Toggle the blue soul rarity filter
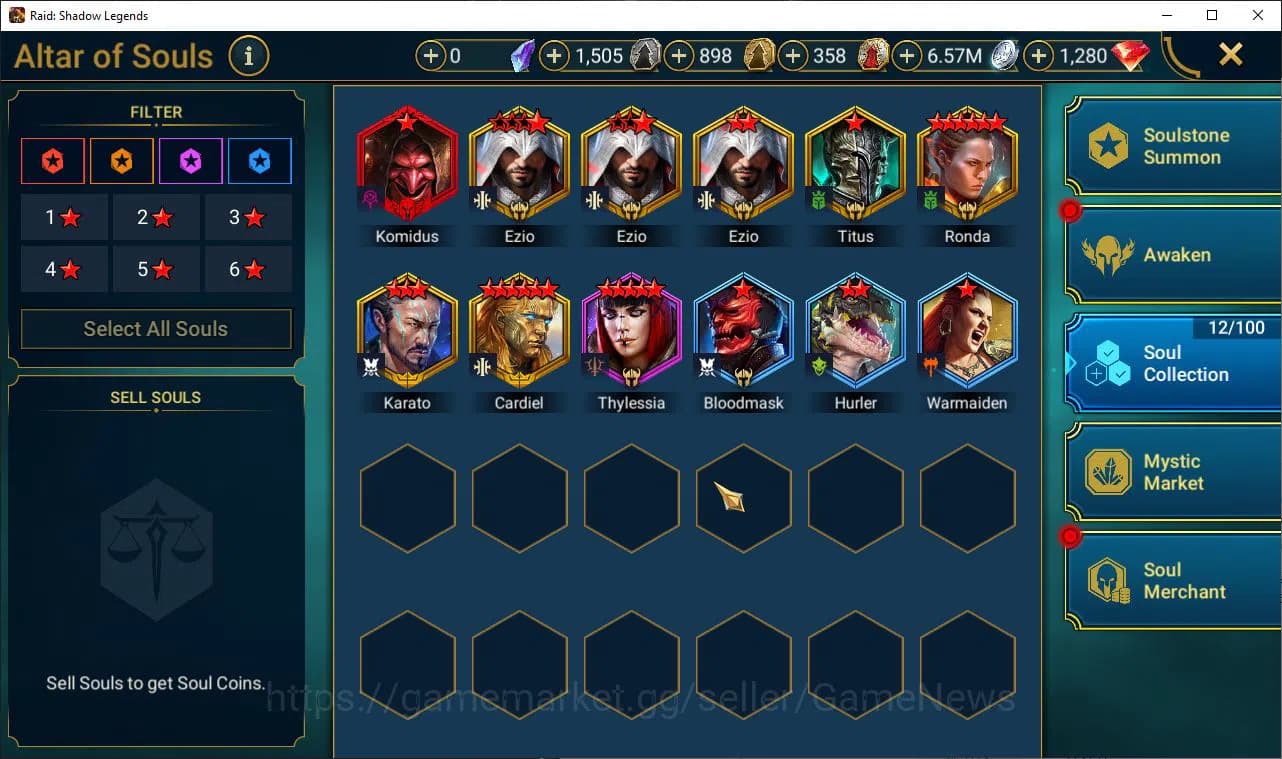 259,161
